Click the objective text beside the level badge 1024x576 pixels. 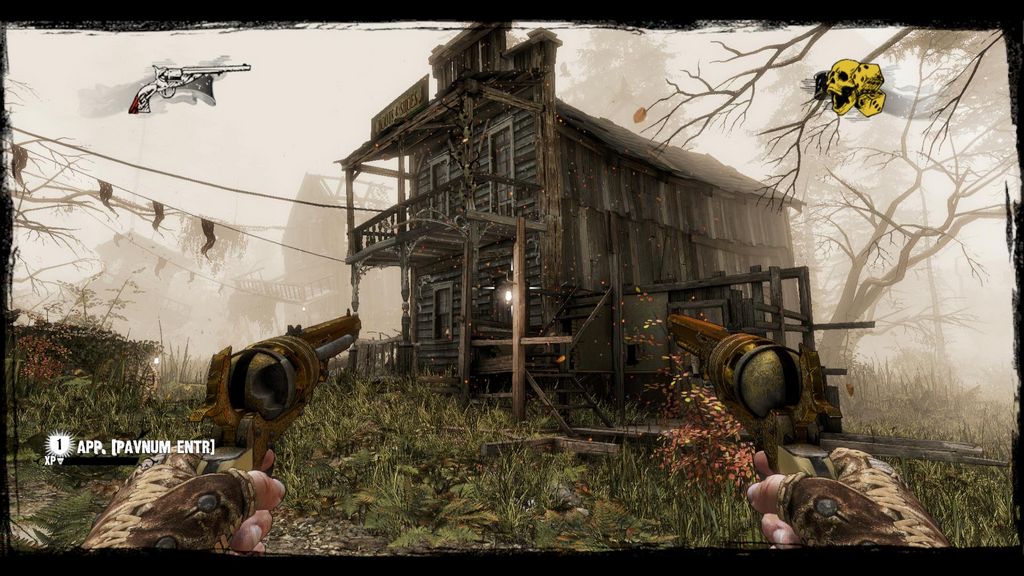pyautogui.click(x=146, y=446)
